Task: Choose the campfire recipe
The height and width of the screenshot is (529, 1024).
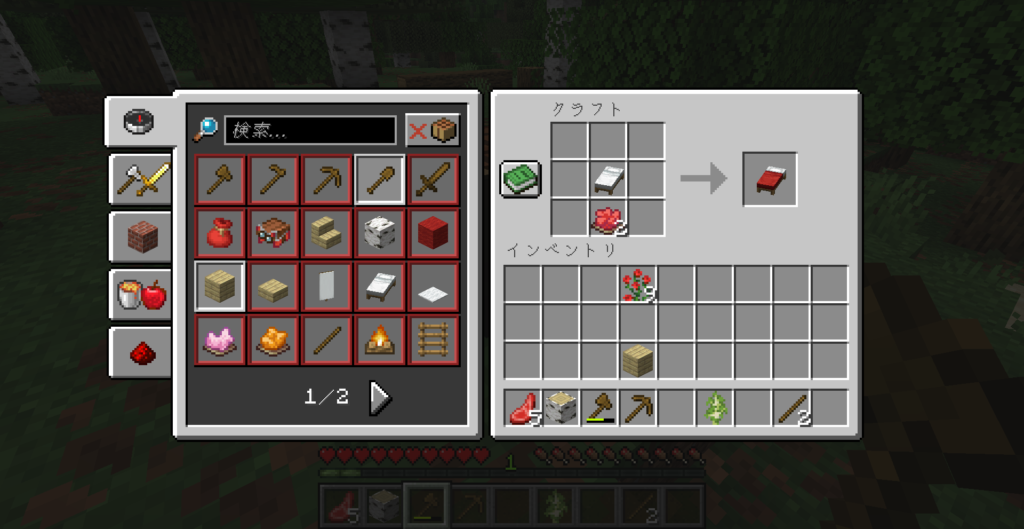Action: click(380, 341)
